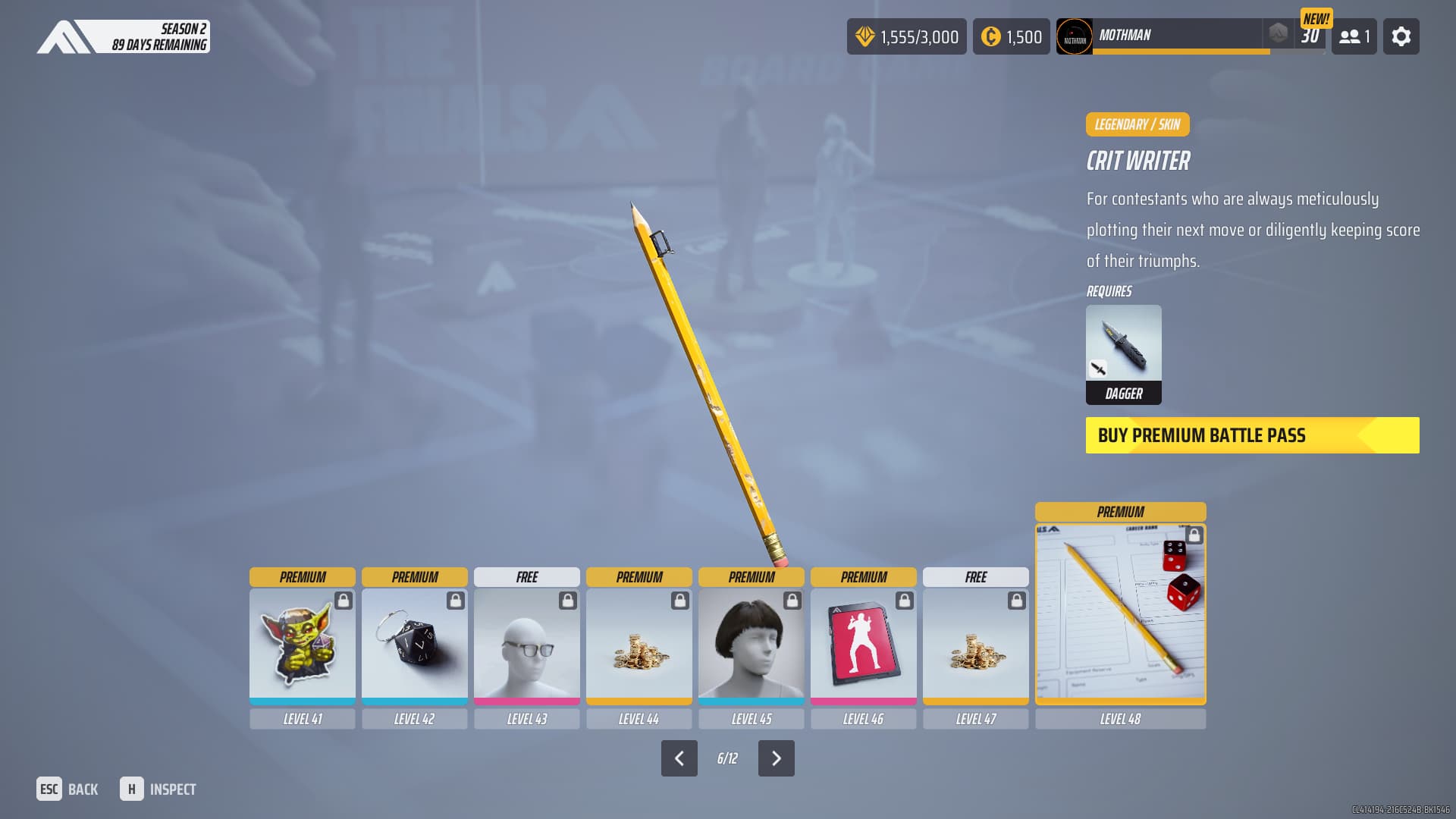1456x819 pixels.
Task: Select the coin pile level 44 reward
Action: tap(639, 645)
